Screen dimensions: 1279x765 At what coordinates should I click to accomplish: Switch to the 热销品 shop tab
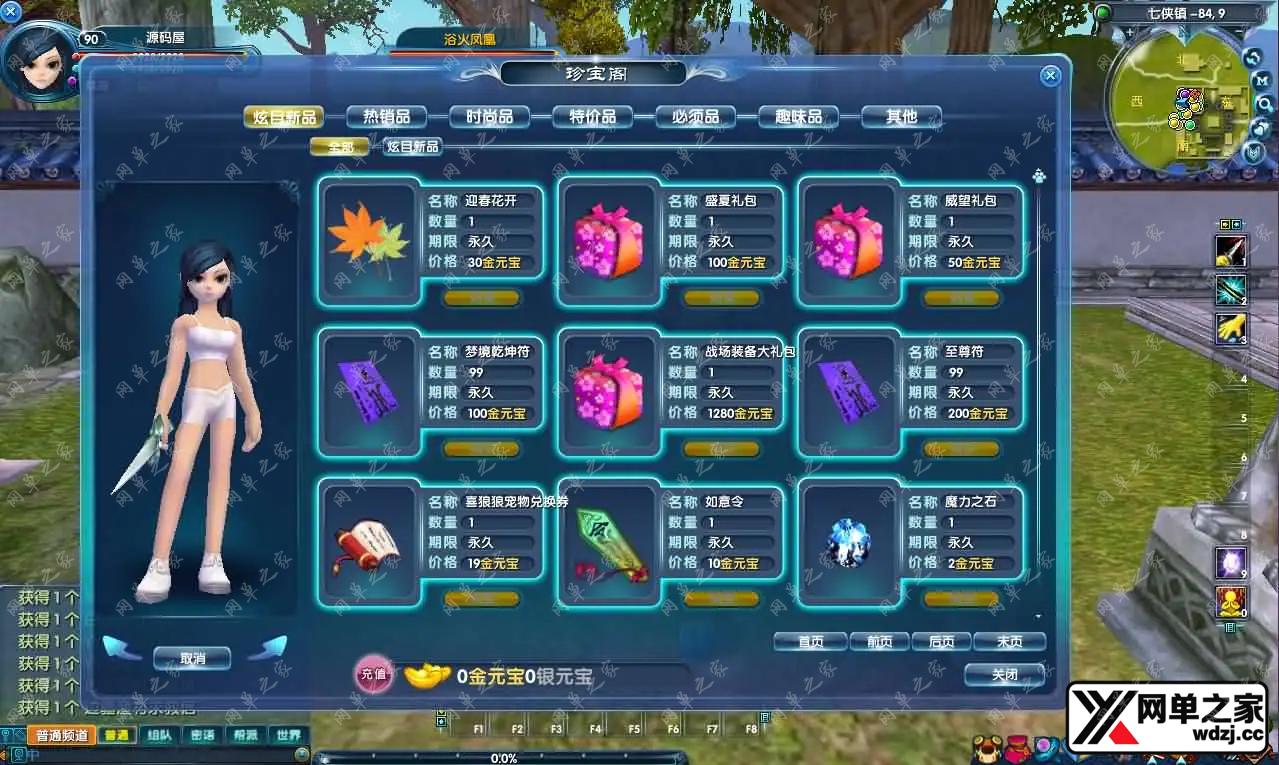(x=386, y=117)
